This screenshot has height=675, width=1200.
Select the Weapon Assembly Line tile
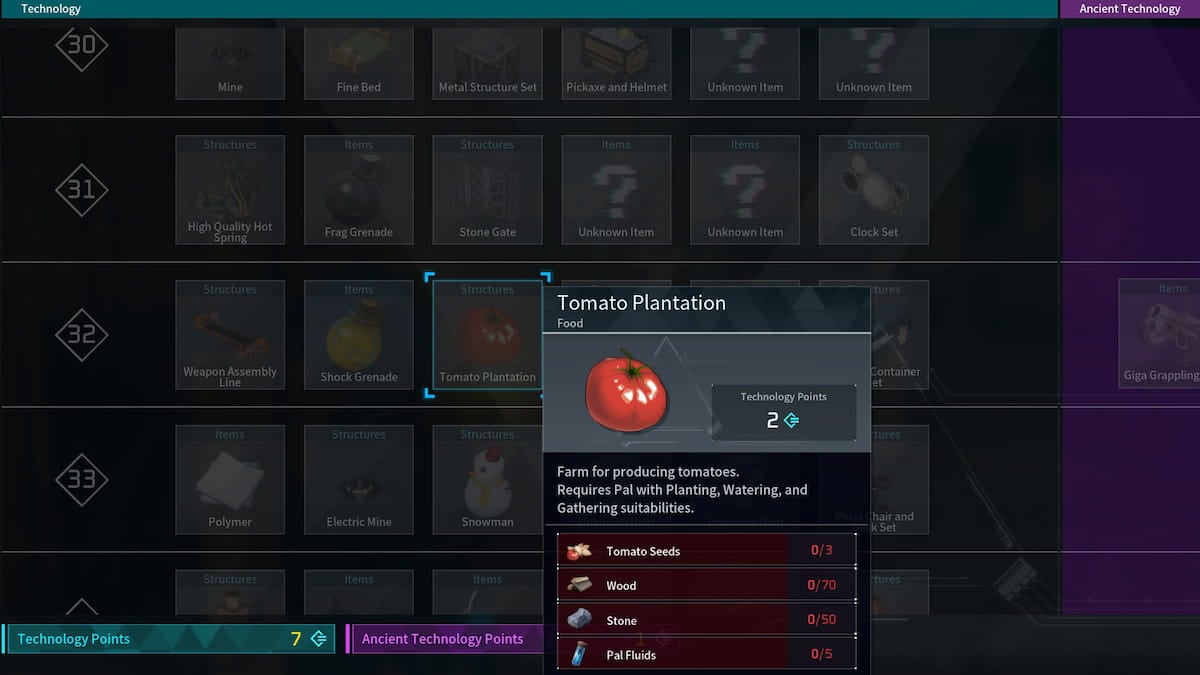click(x=230, y=335)
